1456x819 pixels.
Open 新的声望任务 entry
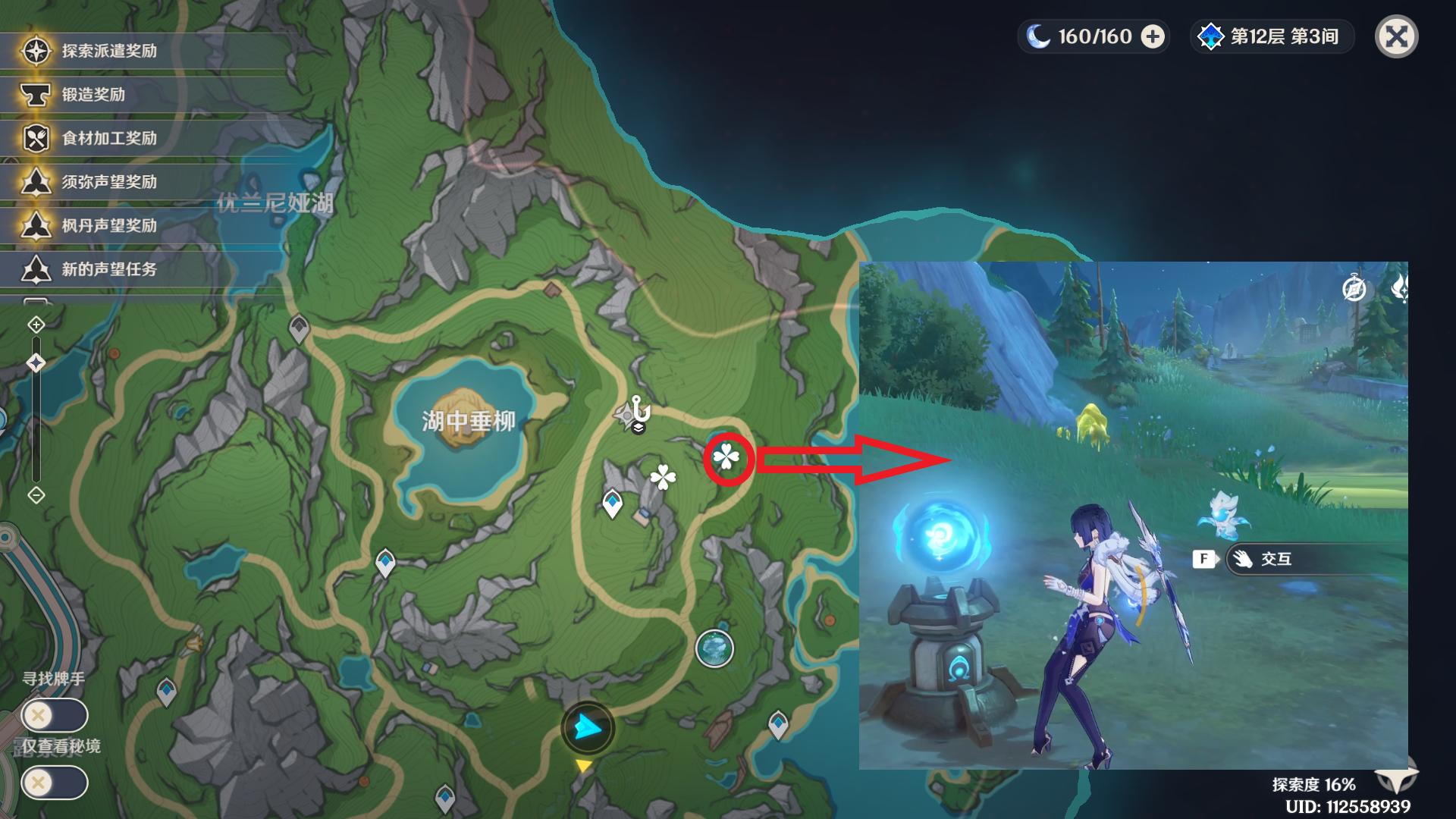[109, 269]
